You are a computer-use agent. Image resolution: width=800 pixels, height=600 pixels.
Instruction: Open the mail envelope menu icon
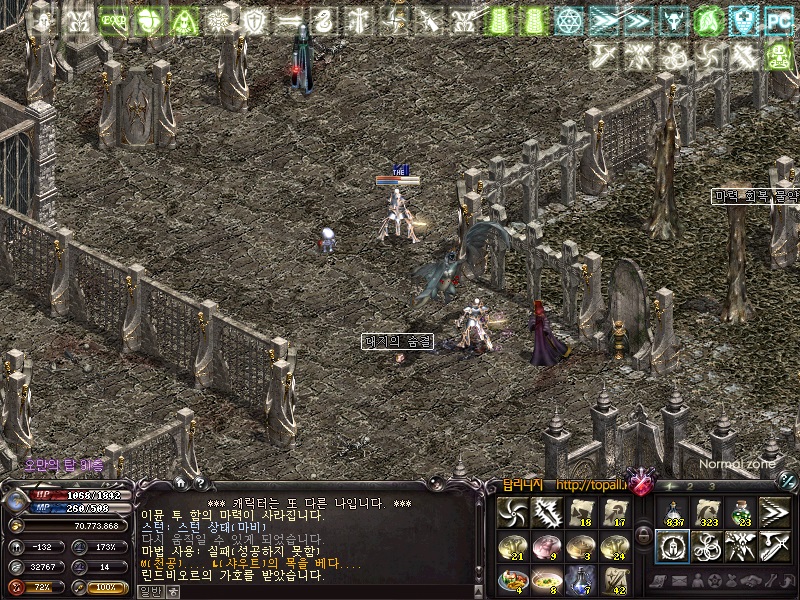[x=676, y=581]
